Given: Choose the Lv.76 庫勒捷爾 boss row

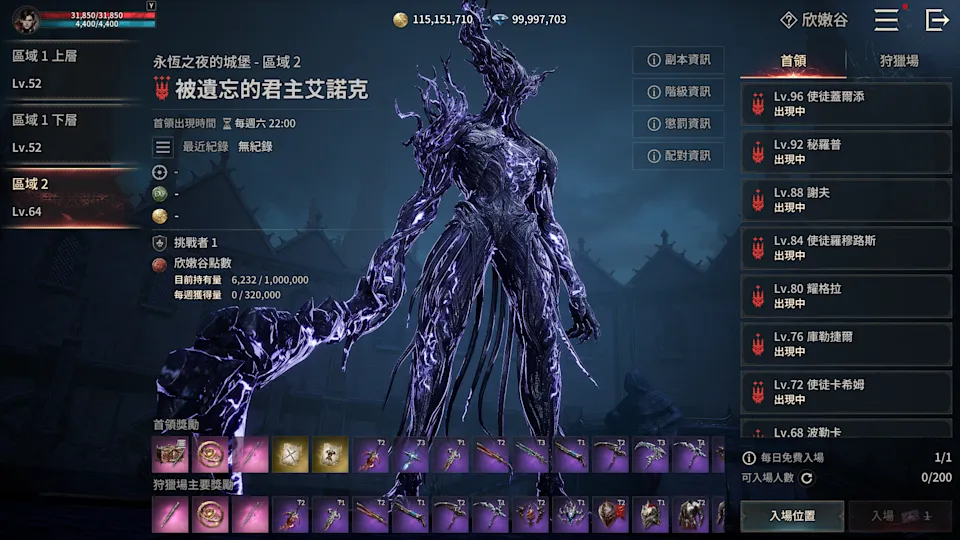Looking at the screenshot, I should (845, 344).
